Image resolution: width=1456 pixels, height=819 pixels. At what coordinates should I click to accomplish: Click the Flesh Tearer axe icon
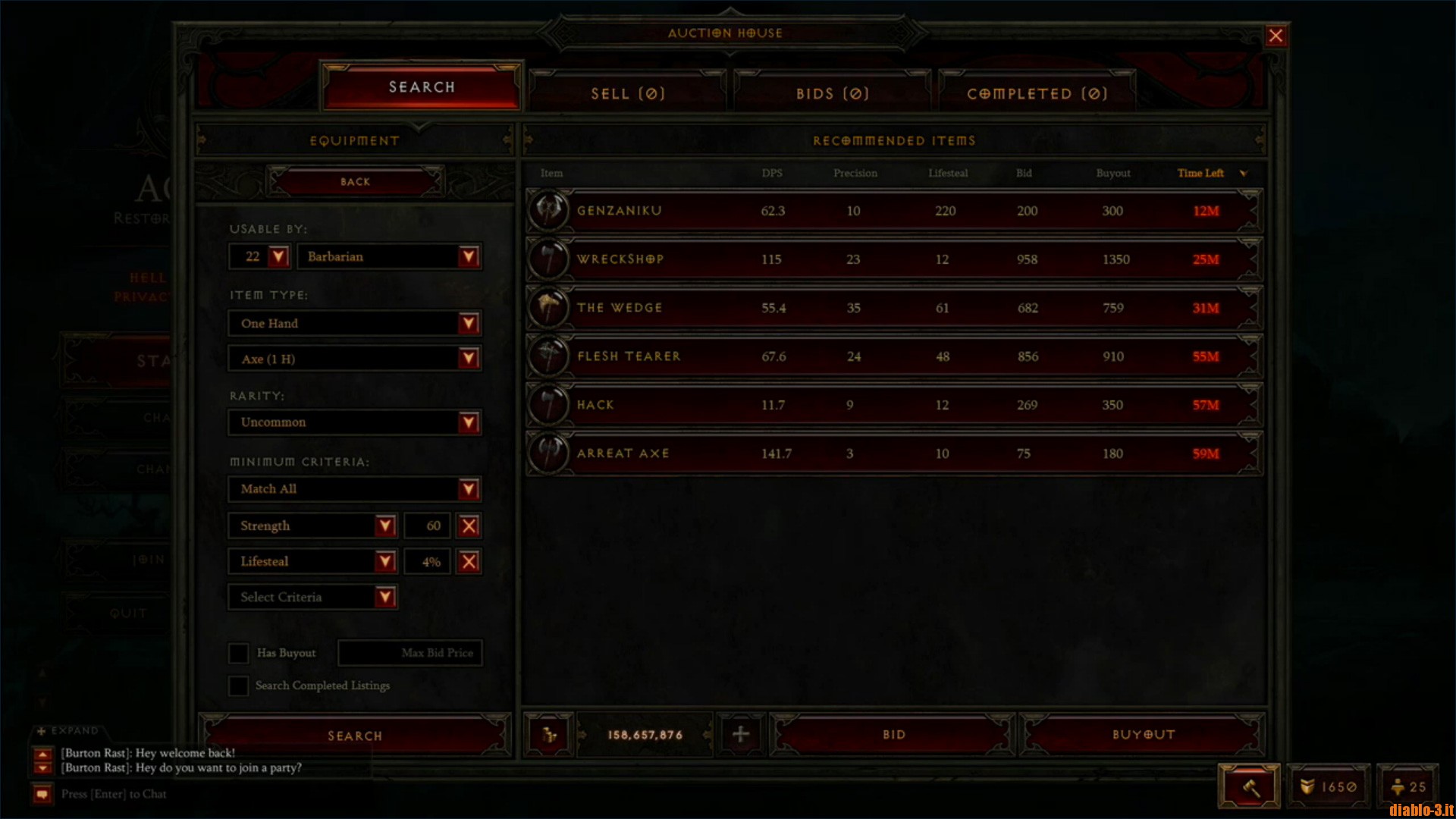click(x=550, y=356)
